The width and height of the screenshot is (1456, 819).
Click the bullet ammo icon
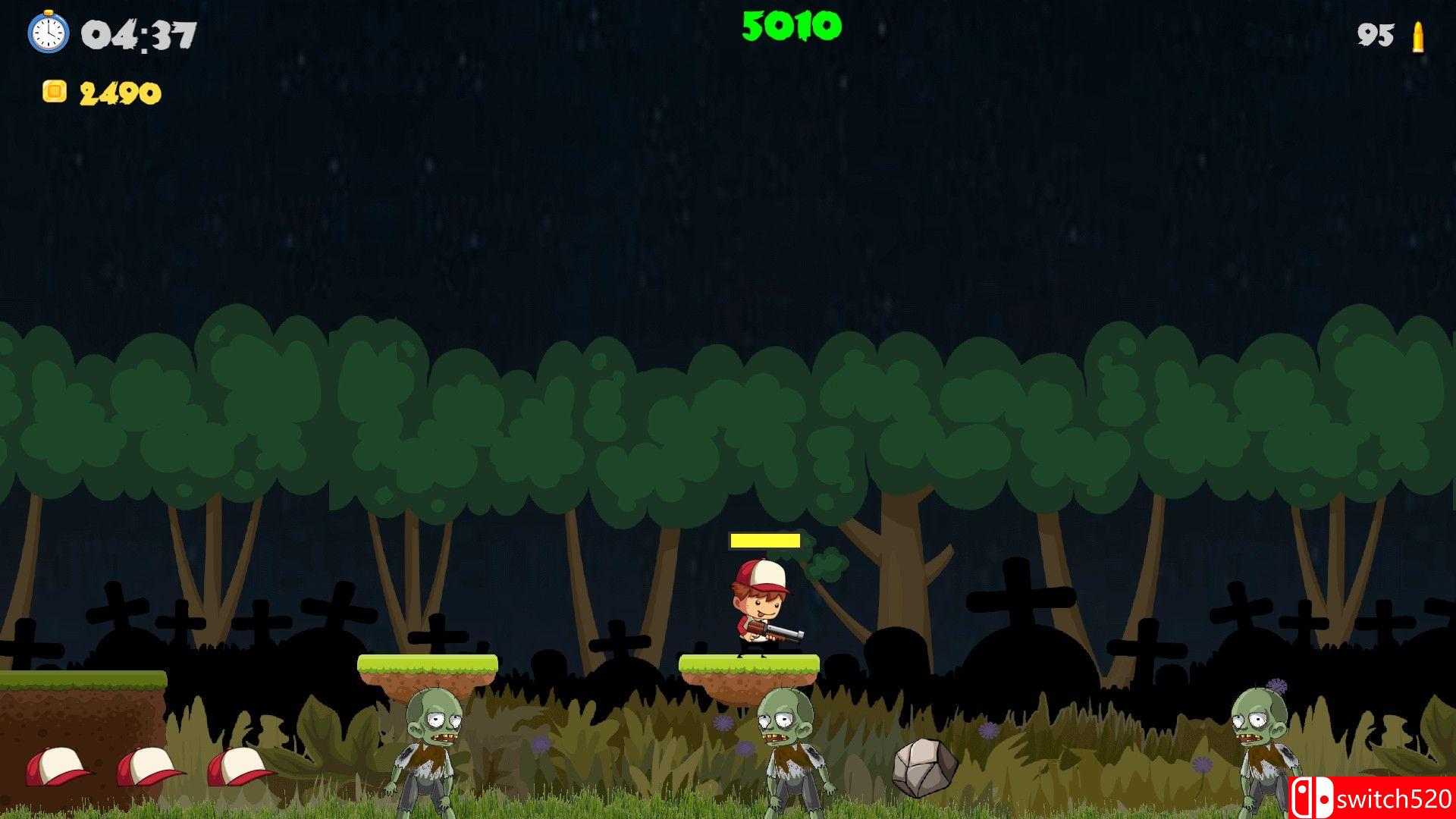click(x=1420, y=34)
